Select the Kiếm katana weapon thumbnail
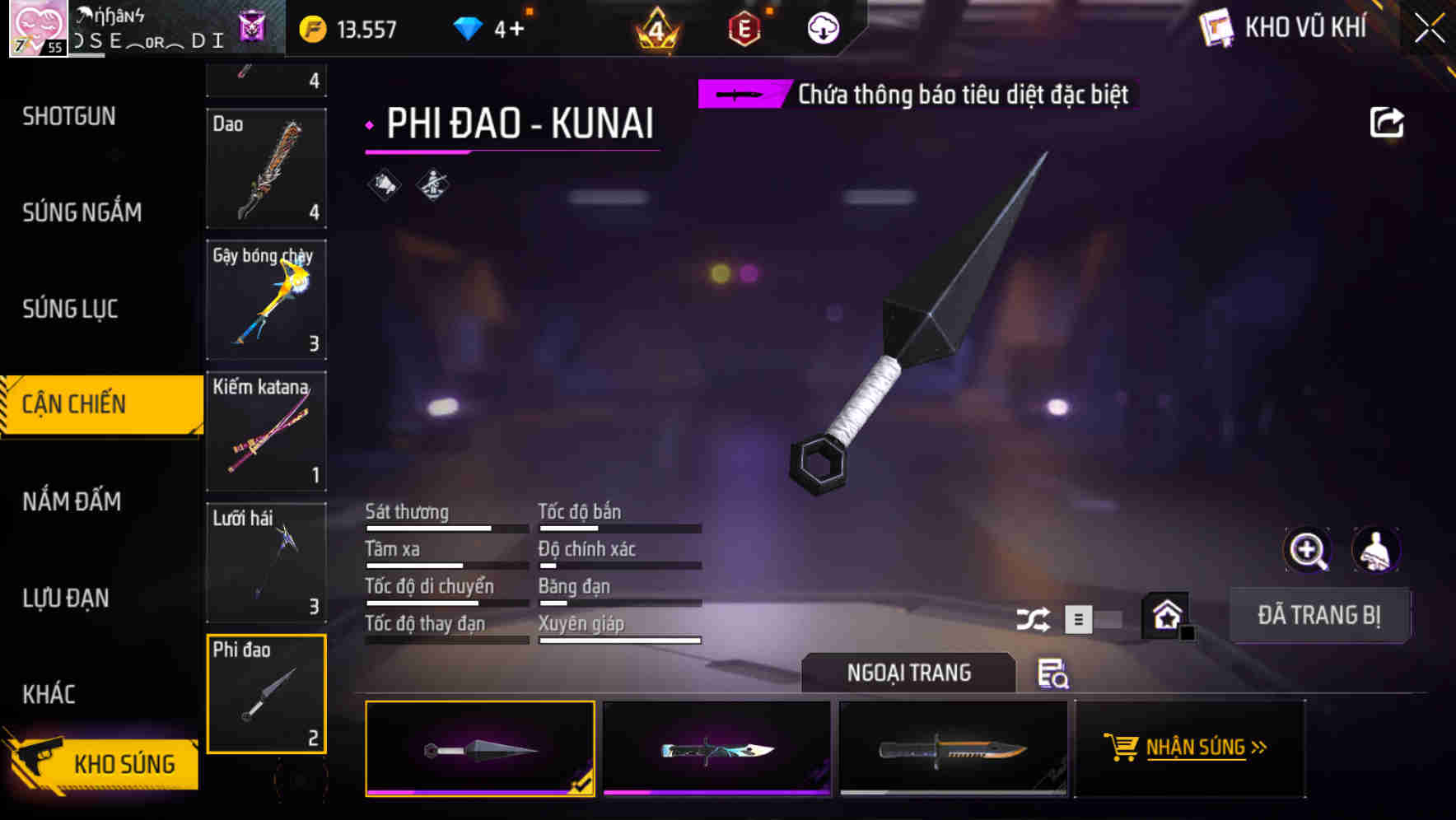This screenshot has width=1456, height=820. coord(266,431)
